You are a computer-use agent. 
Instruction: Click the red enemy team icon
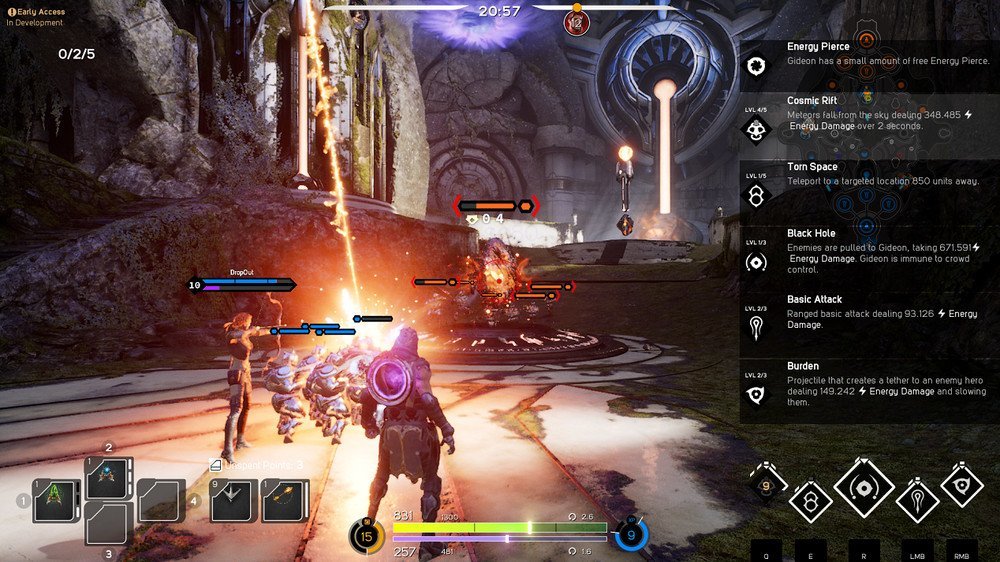click(576, 20)
